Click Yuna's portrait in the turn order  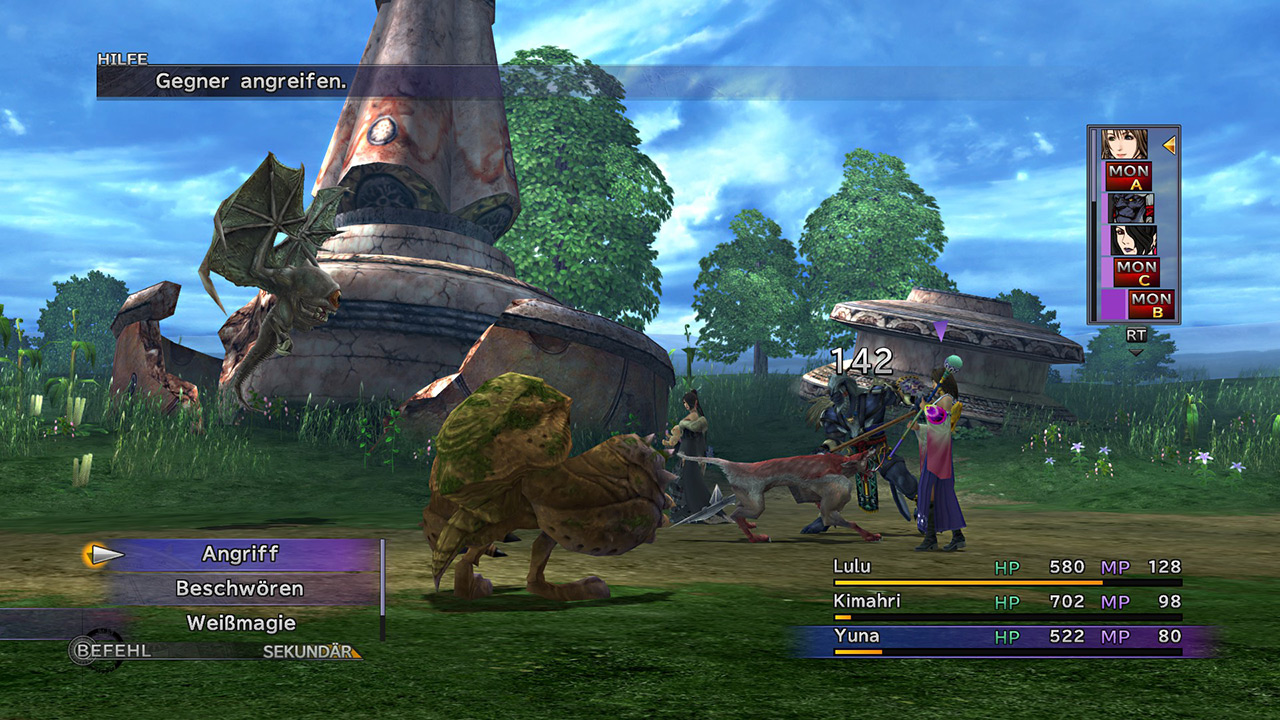[1124, 145]
